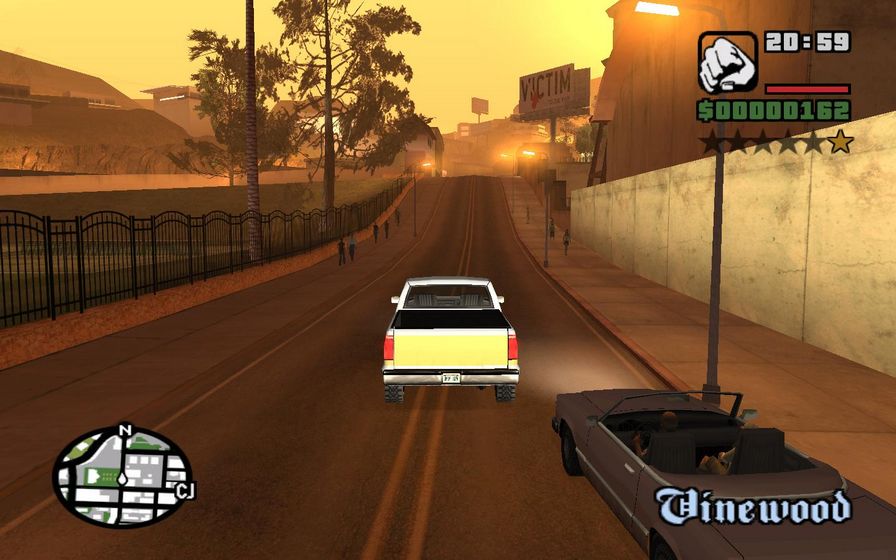Click the gold wanted level star
This screenshot has height=560, width=896.
(840, 142)
